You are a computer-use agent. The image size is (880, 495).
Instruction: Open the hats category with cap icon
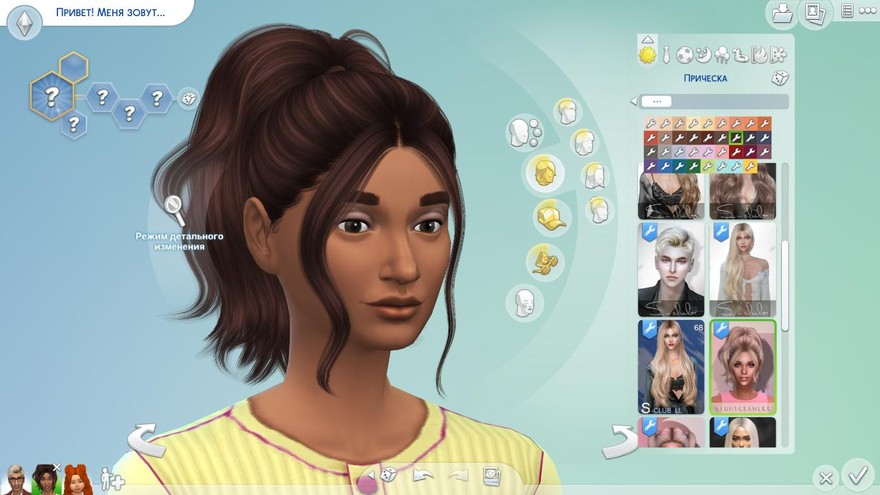(x=546, y=215)
